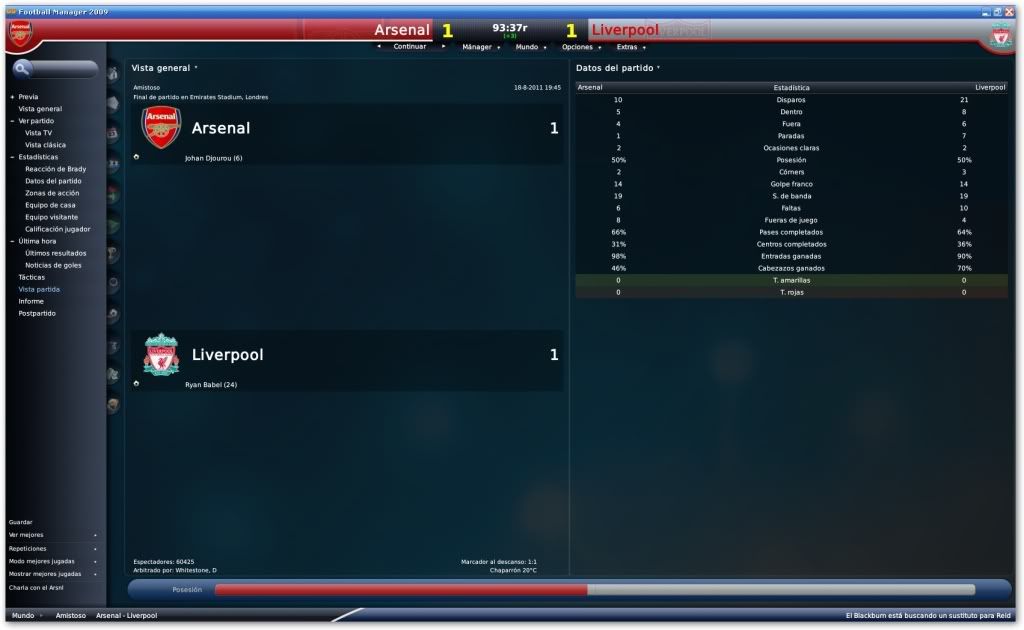Open the Extras menu
Viewport: 1024px width, 630px height.
(x=628, y=47)
